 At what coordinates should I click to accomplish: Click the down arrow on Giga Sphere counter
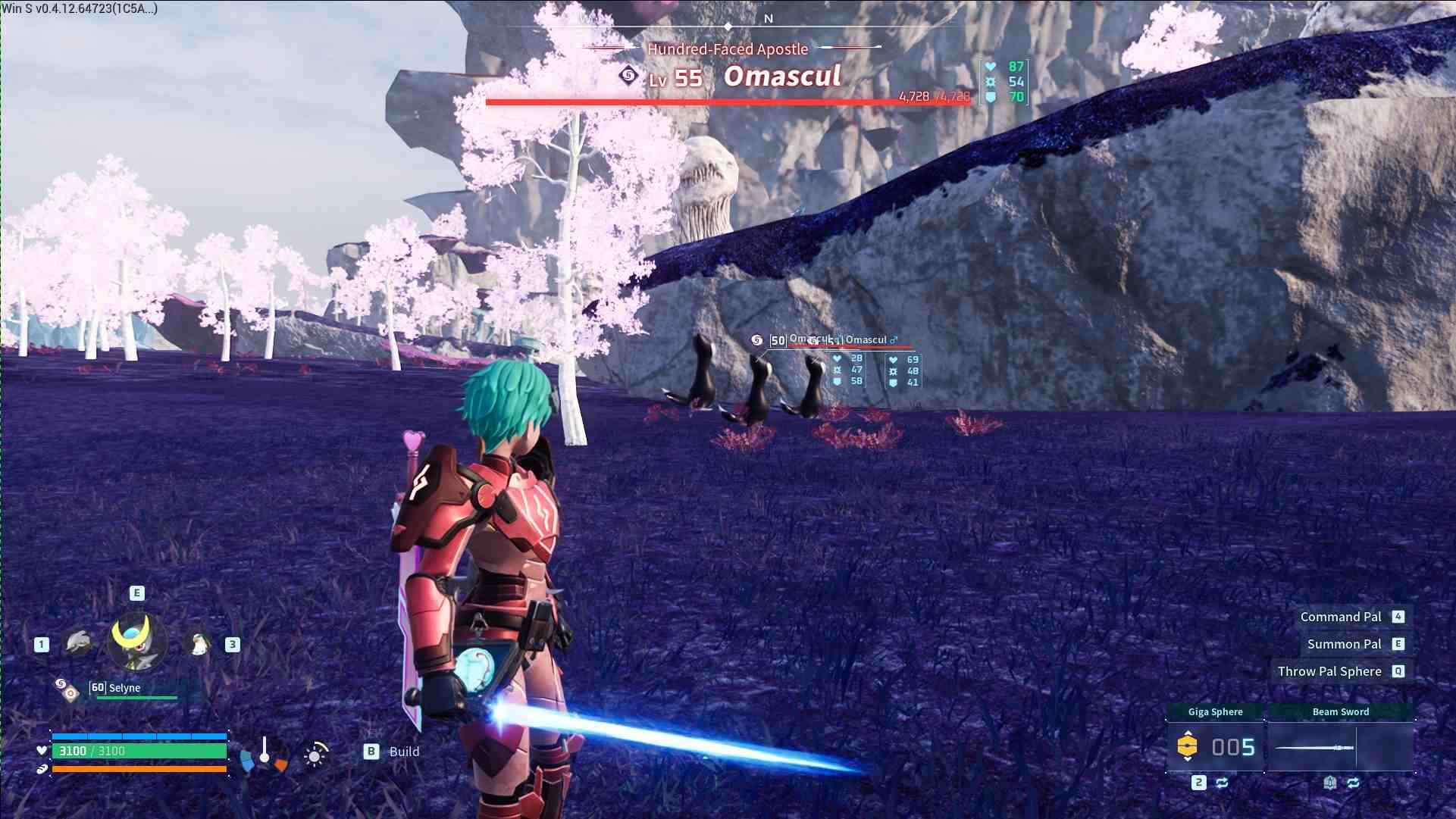1188,761
